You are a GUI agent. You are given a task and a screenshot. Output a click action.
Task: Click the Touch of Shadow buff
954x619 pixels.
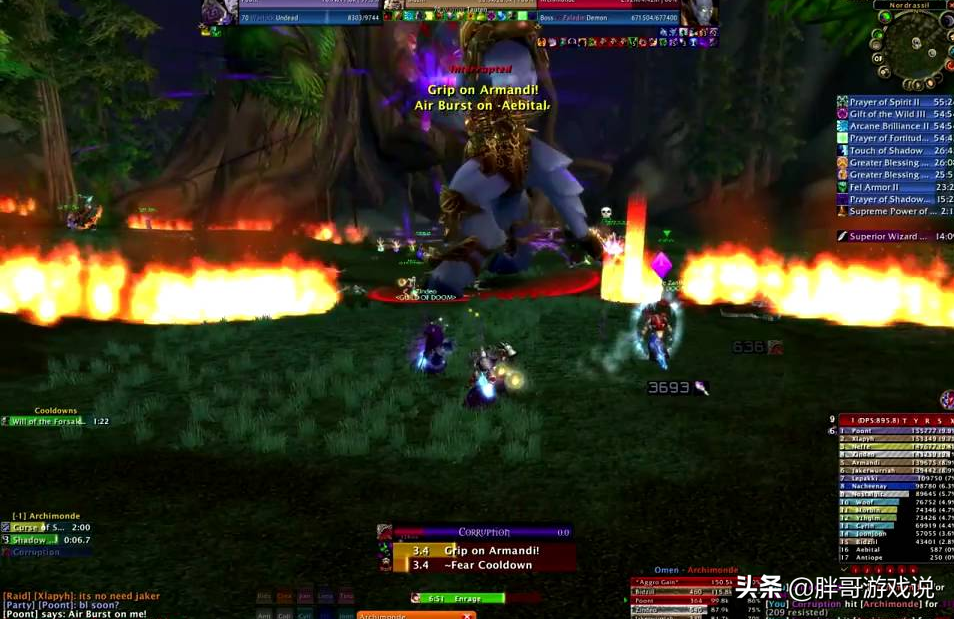click(892, 151)
